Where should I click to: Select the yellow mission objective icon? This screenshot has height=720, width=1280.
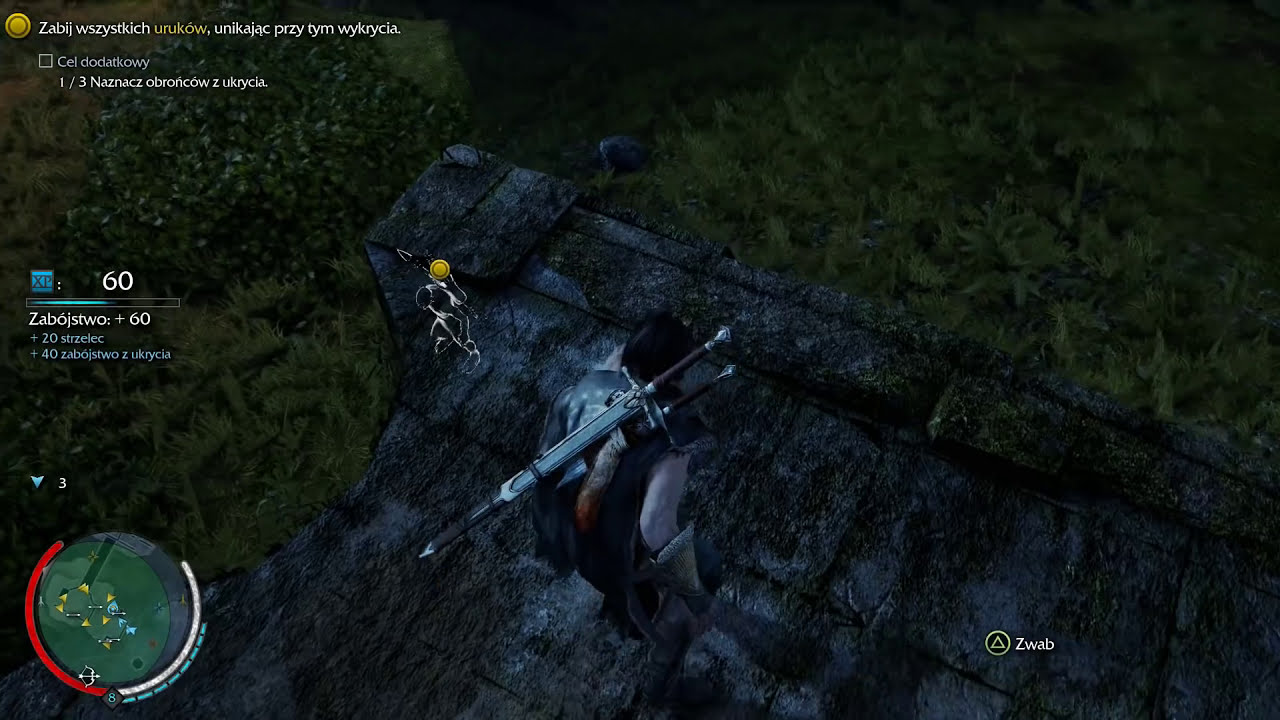pos(17,27)
